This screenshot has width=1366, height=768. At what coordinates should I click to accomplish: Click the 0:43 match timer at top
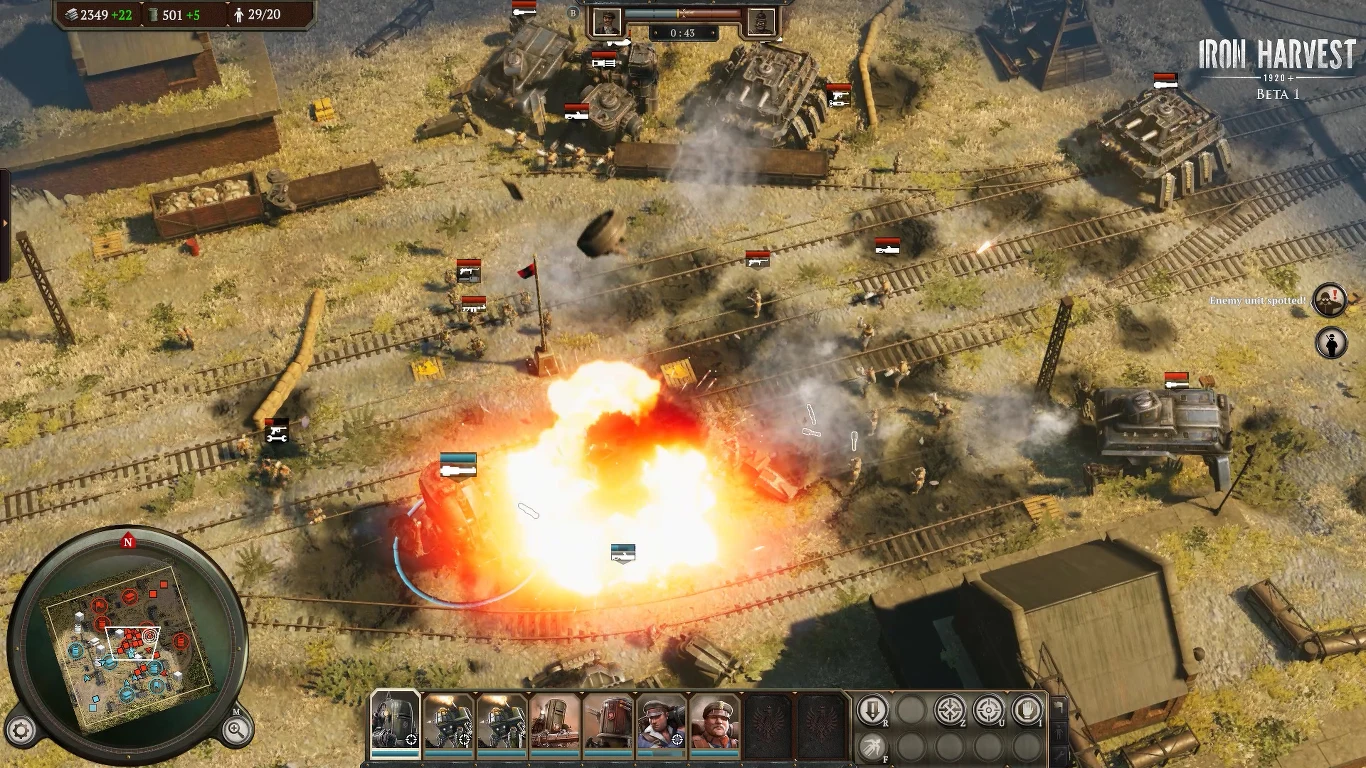coord(682,33)
